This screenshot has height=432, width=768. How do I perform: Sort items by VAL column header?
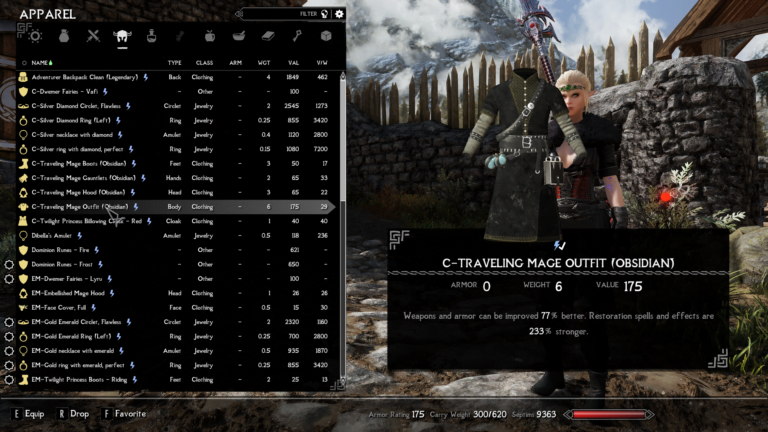click(x=293, y=62)
